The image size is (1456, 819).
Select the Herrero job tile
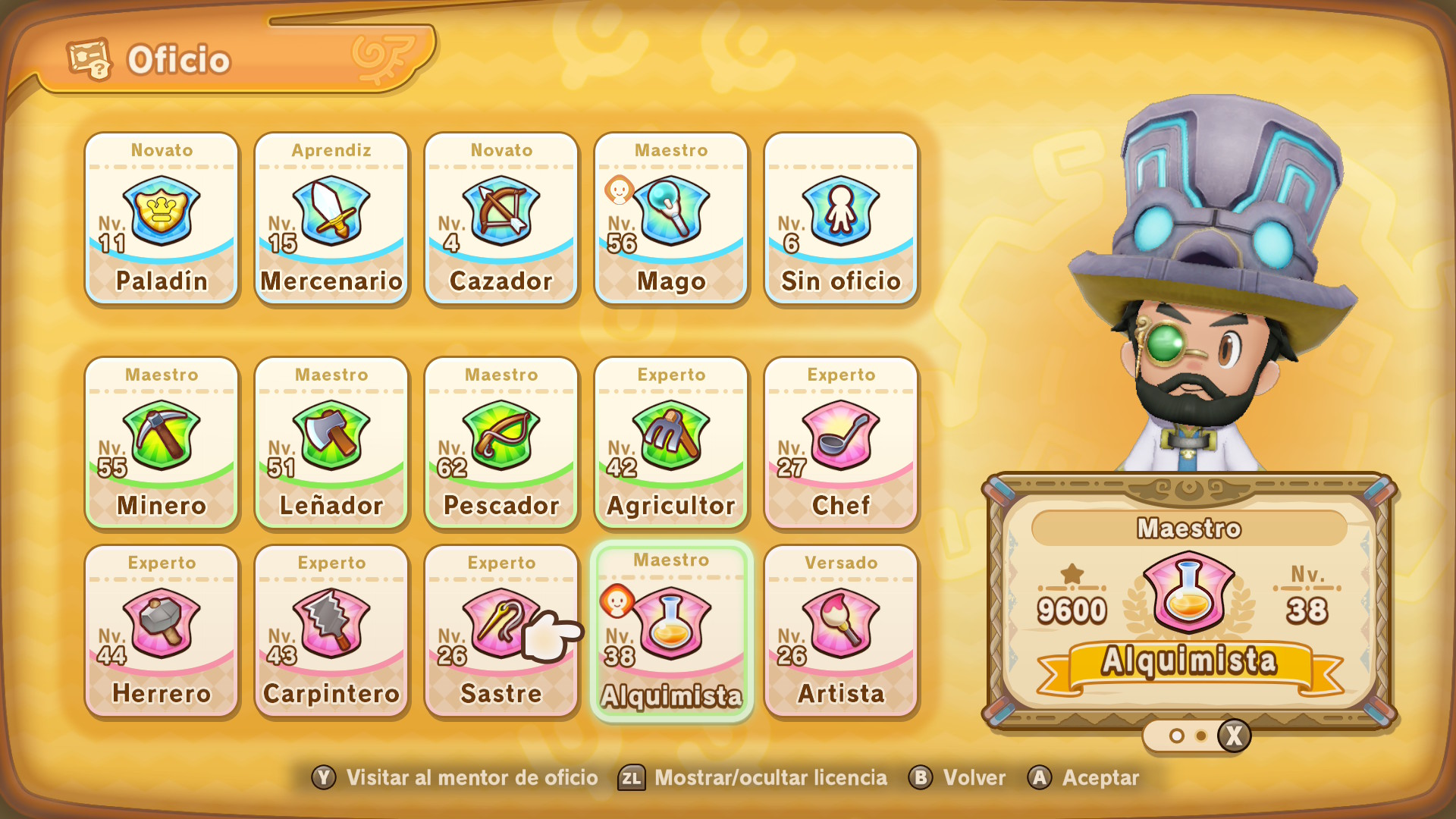coord(162,631)
